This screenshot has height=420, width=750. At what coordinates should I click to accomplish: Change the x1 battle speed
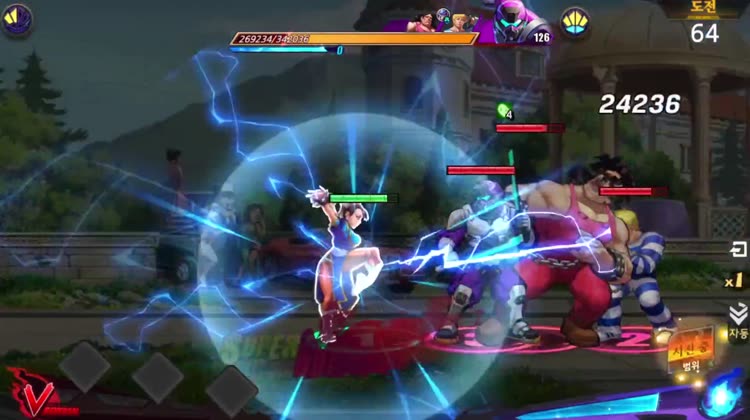click(x=735, y=280)
